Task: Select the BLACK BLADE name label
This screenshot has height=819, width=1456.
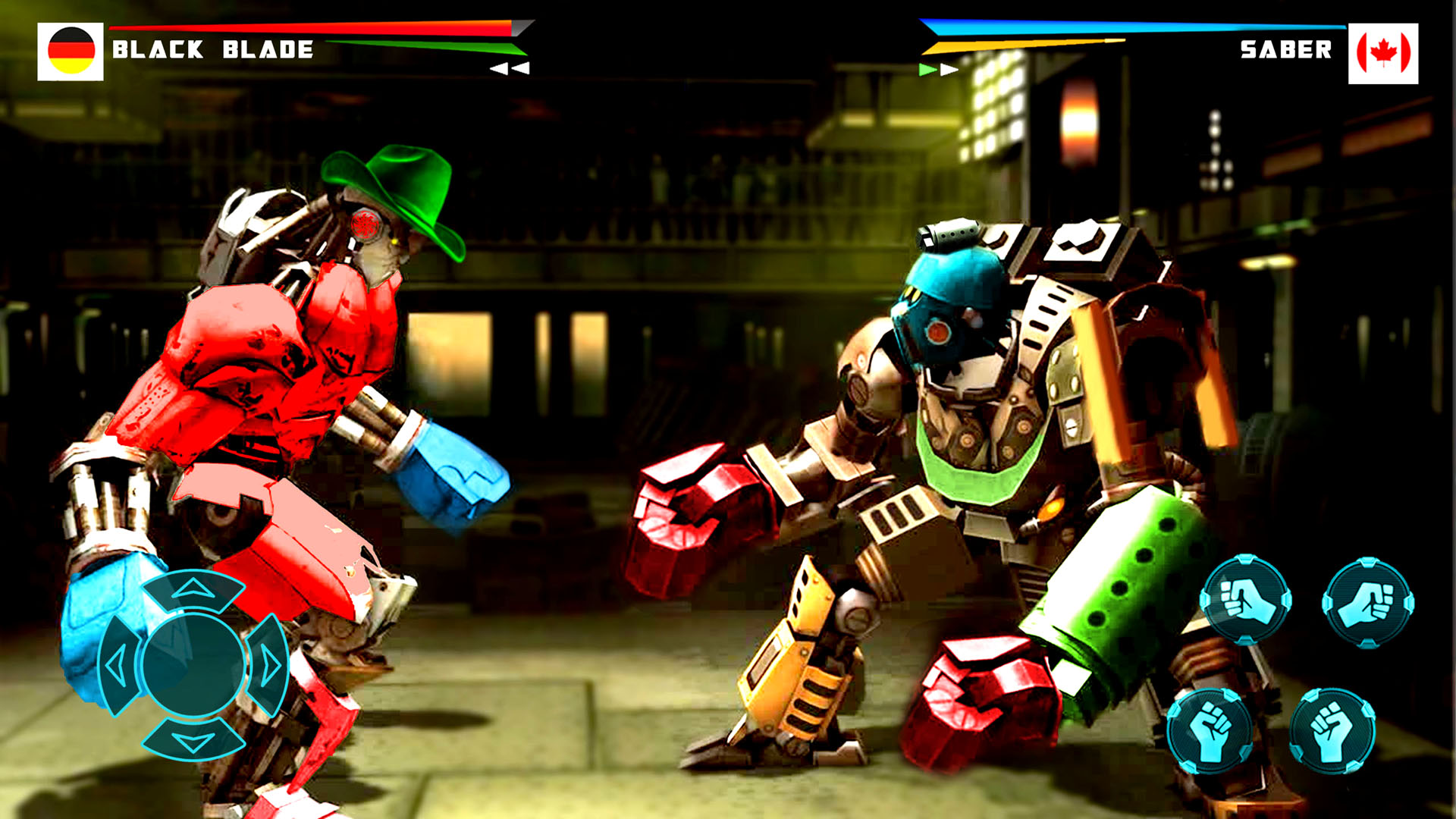Action: click(212, 49)
